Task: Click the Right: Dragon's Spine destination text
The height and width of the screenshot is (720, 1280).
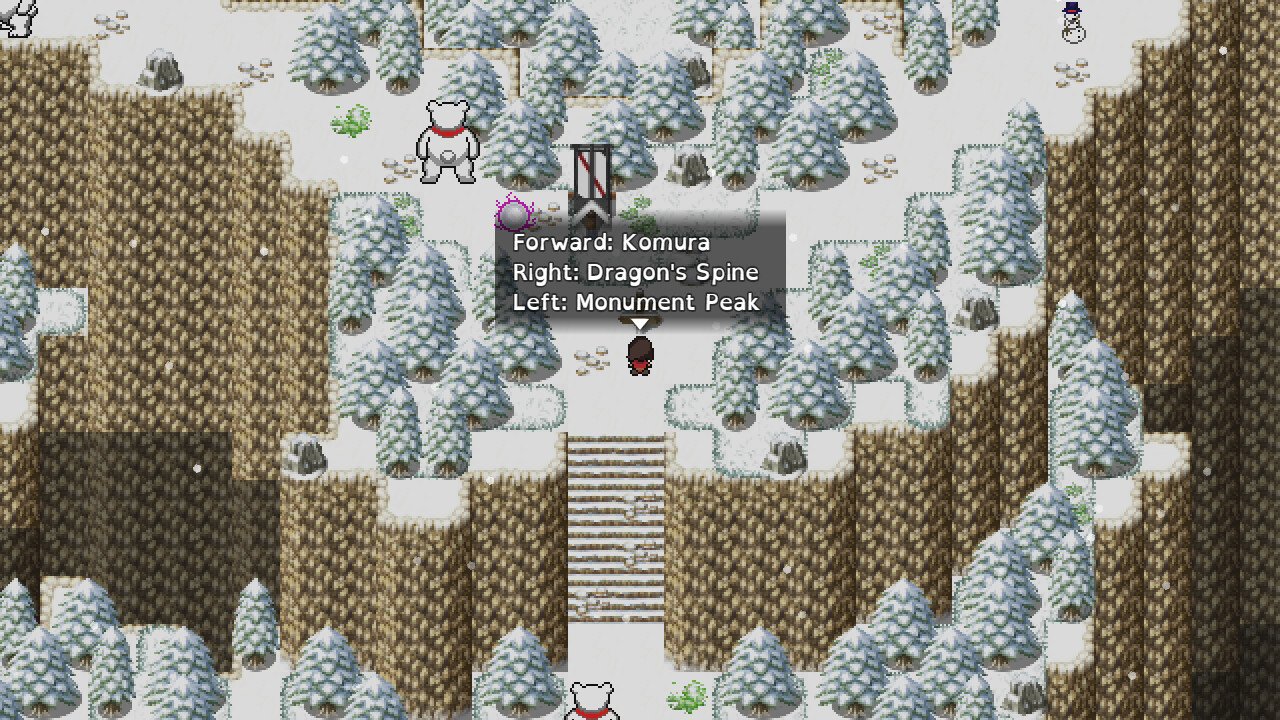Action: pyautogui.click(x=637, y=272)
